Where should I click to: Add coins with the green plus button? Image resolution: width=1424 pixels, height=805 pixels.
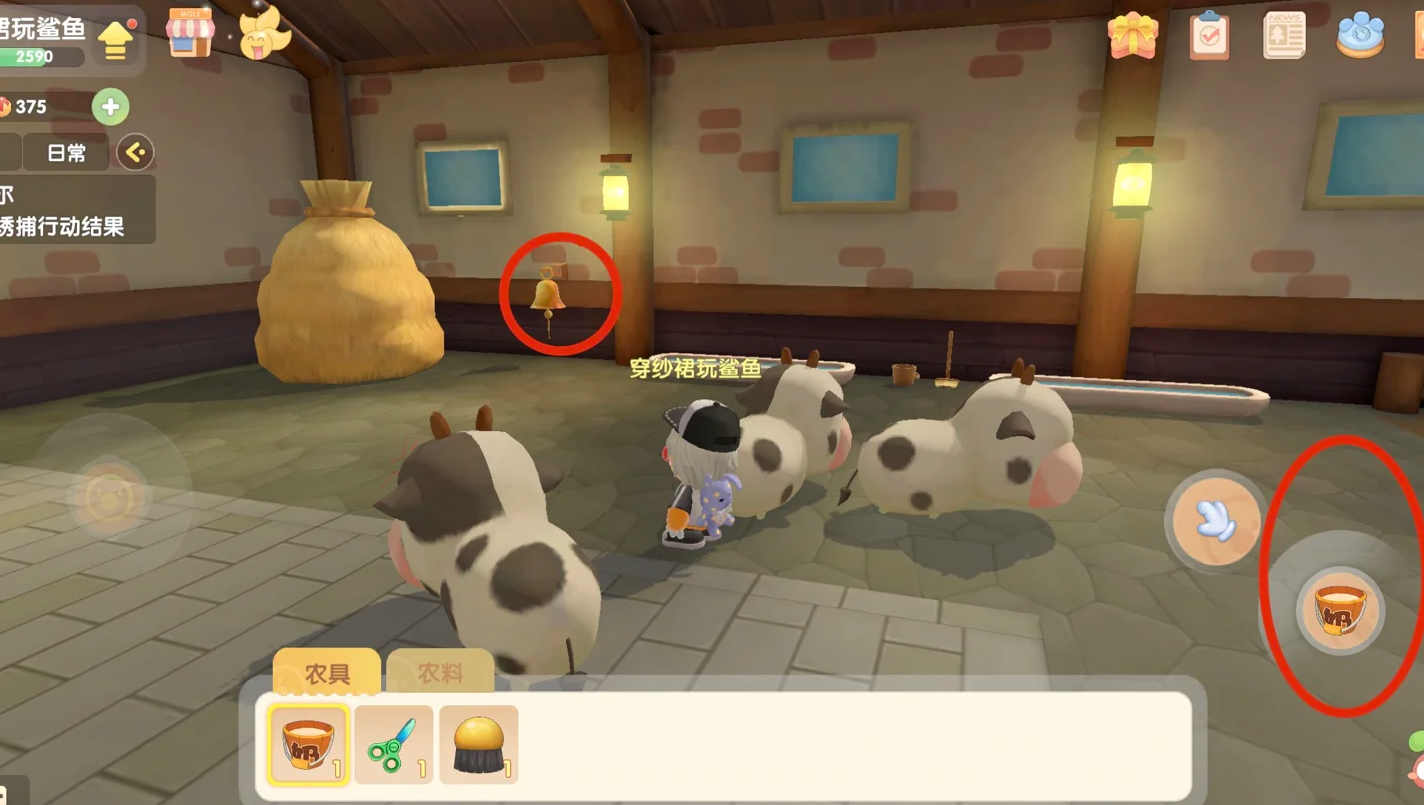coord(110,107)
